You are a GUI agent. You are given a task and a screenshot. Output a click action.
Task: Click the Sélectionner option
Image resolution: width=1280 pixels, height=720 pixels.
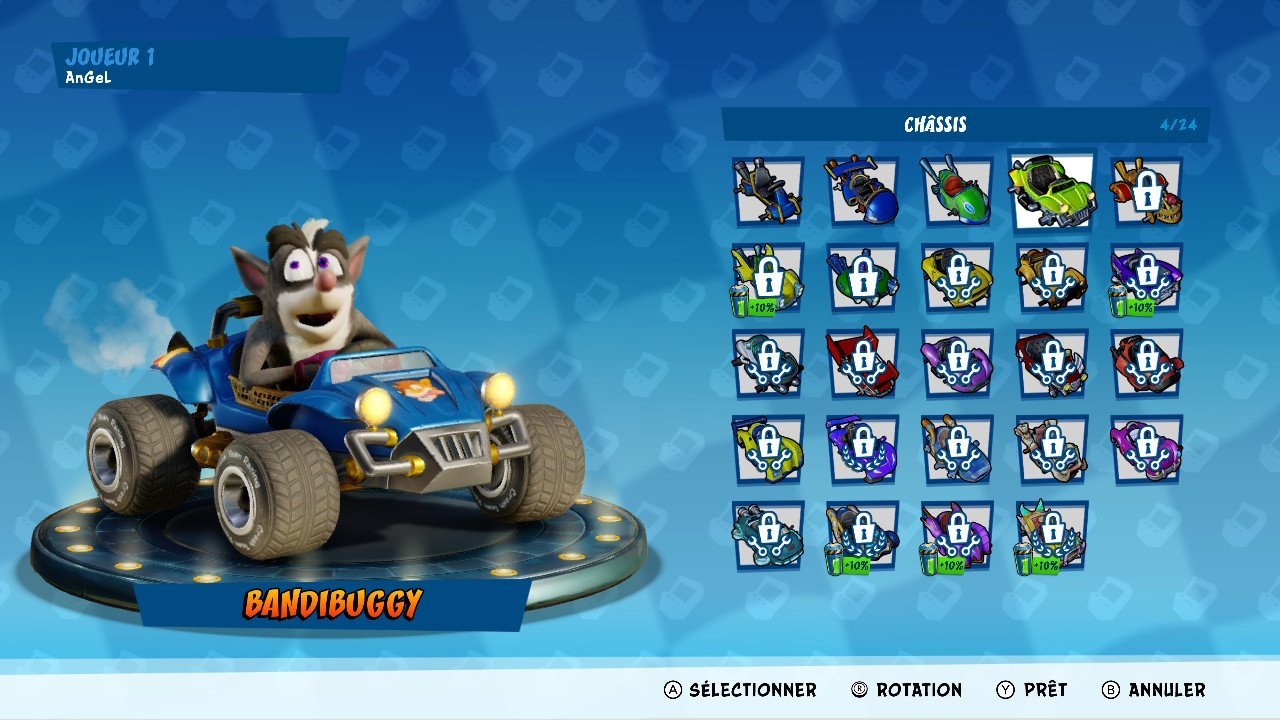click(741, 690)
